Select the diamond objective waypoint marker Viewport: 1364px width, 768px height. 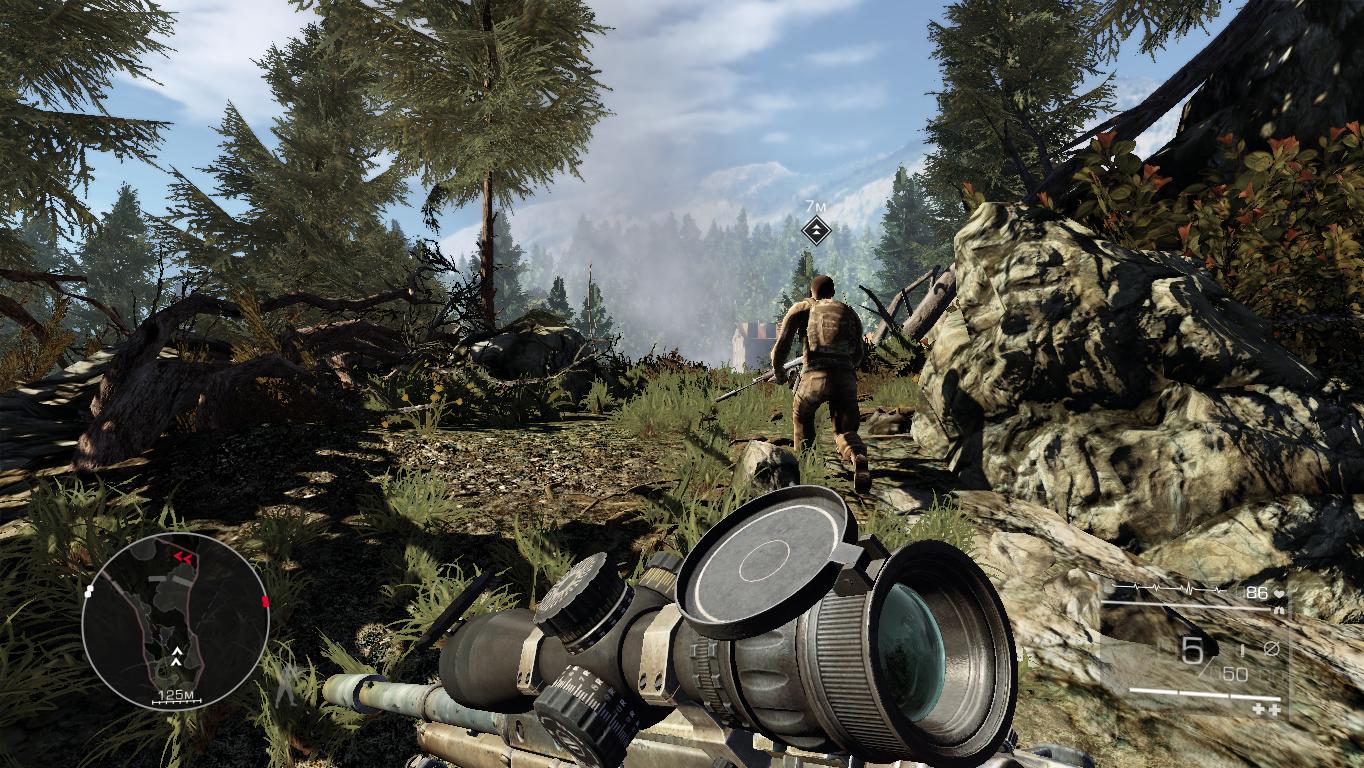click(817, 231)
